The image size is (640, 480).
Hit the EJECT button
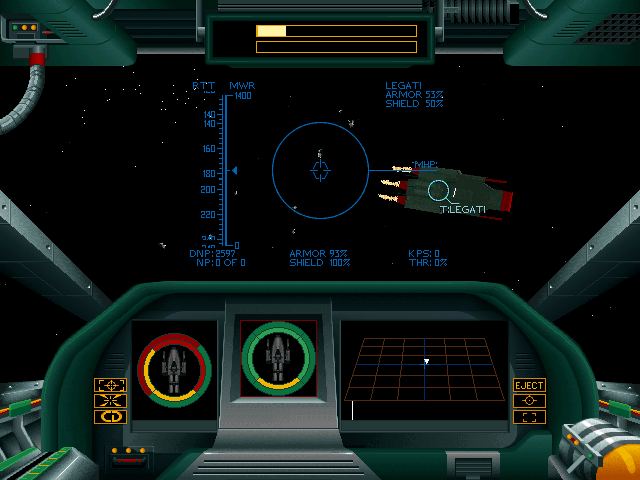tap(529, 385)
